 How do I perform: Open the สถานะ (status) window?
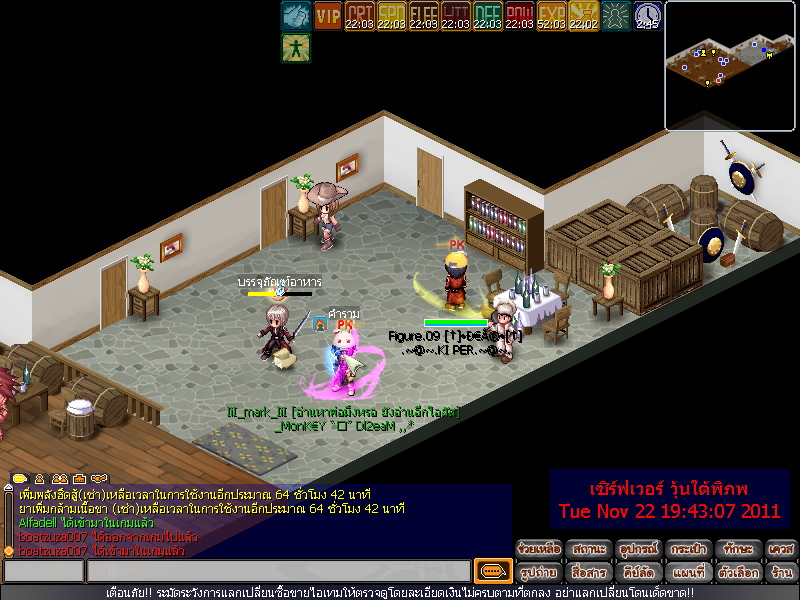pos(588,549)
